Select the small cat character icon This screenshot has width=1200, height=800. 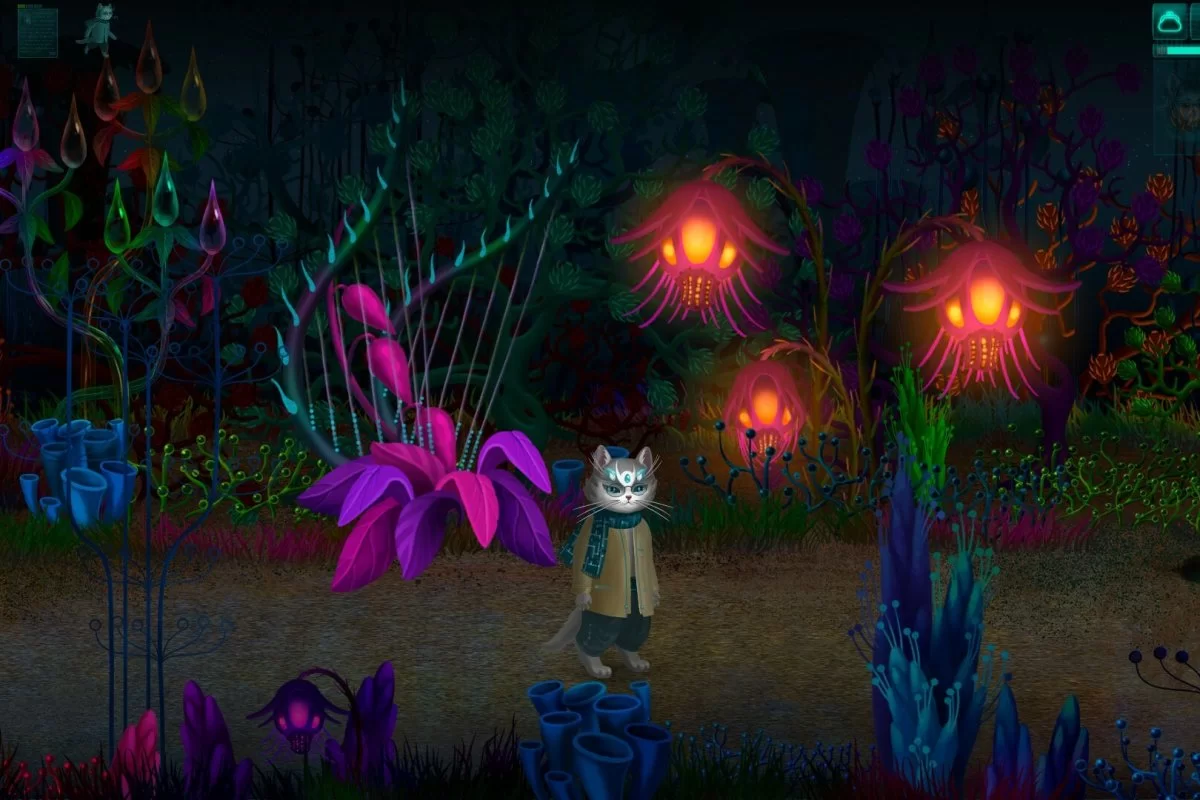(98, 28)
